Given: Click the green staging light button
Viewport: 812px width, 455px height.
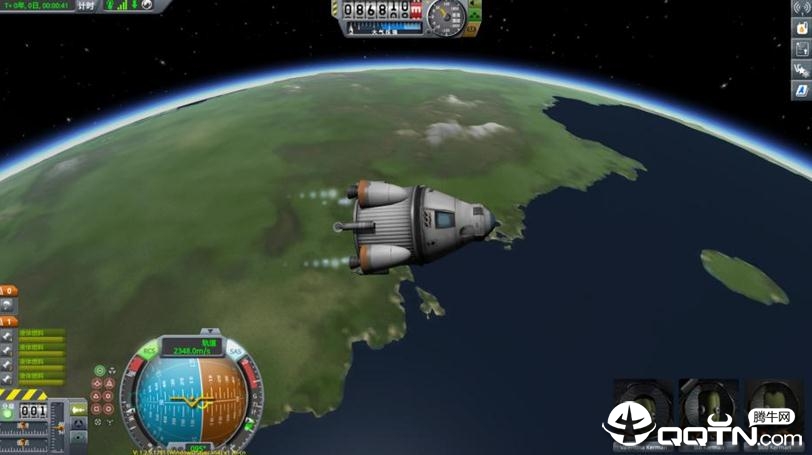Looking at the screenshot, I should [x=8, y=412].
